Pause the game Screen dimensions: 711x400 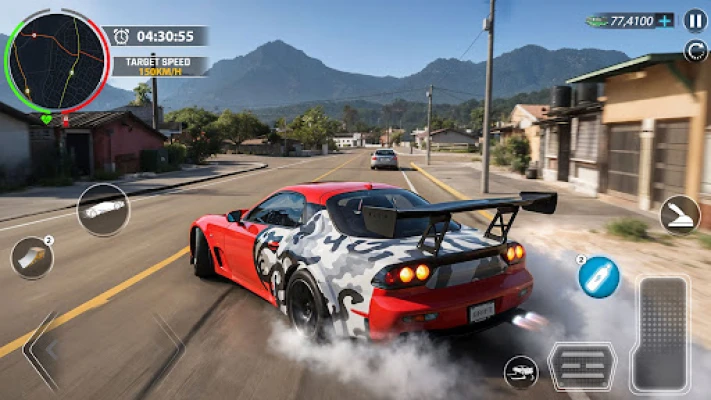coord(695,20)
